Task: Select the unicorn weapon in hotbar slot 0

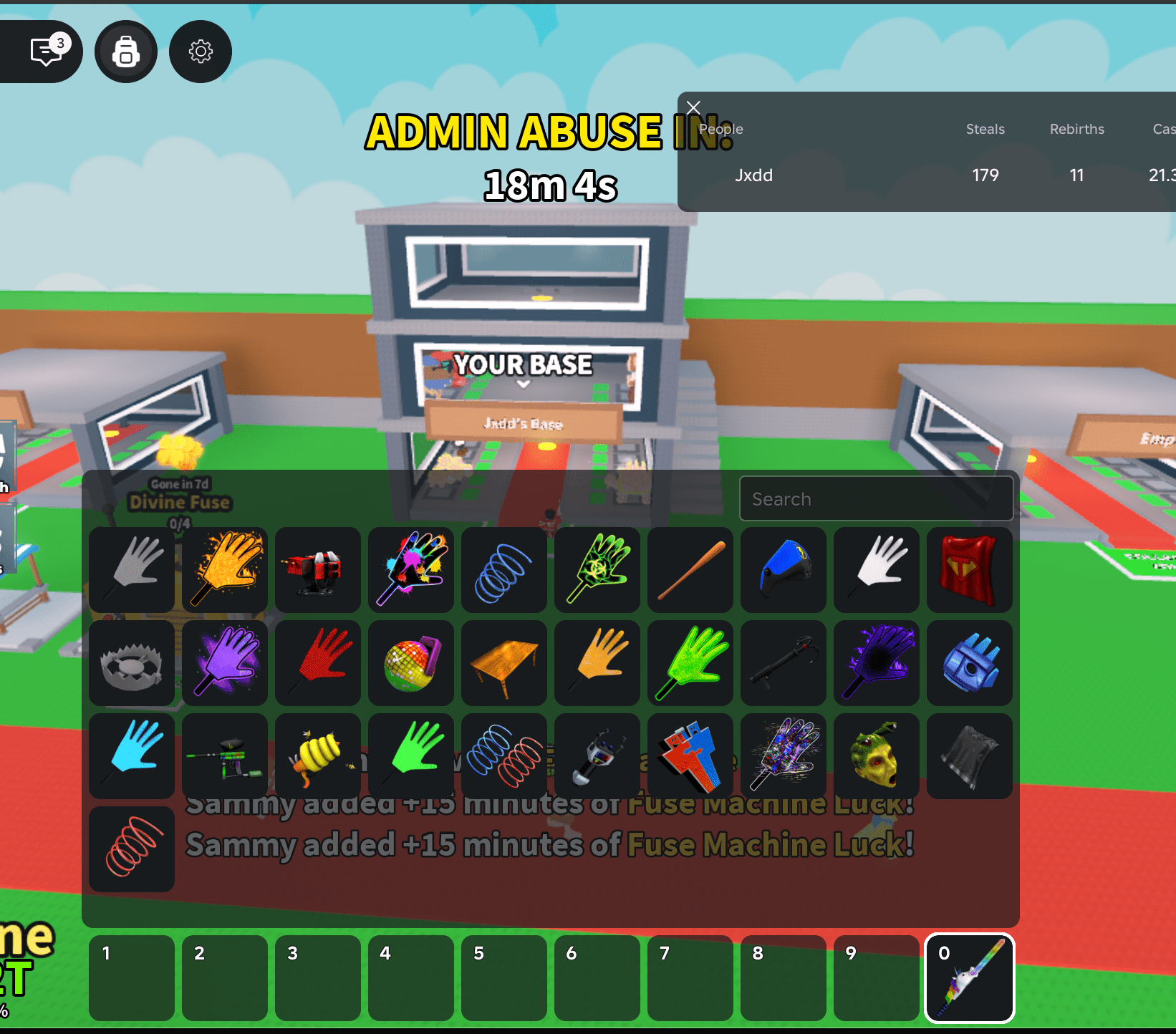Action: click(969, 978)
